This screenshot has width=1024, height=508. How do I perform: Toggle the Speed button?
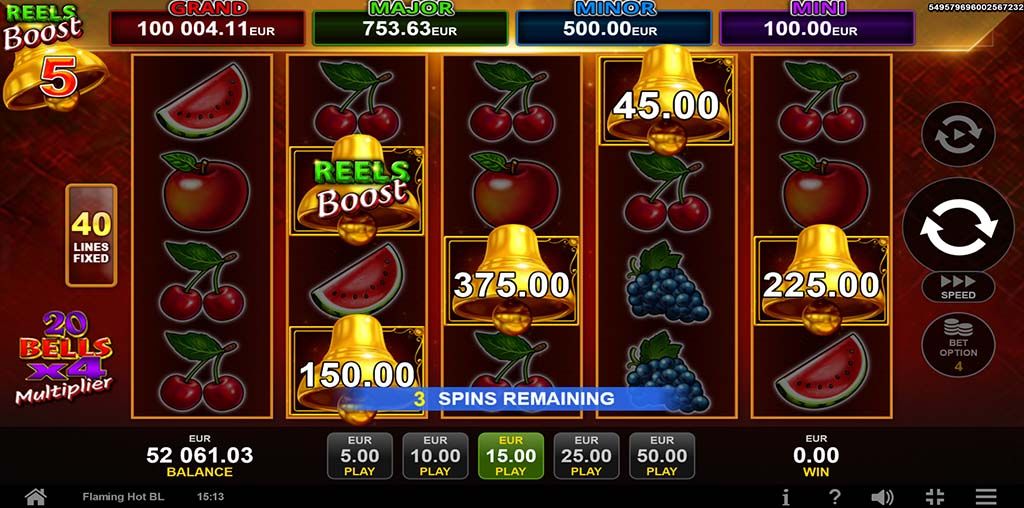click(957, 287)
